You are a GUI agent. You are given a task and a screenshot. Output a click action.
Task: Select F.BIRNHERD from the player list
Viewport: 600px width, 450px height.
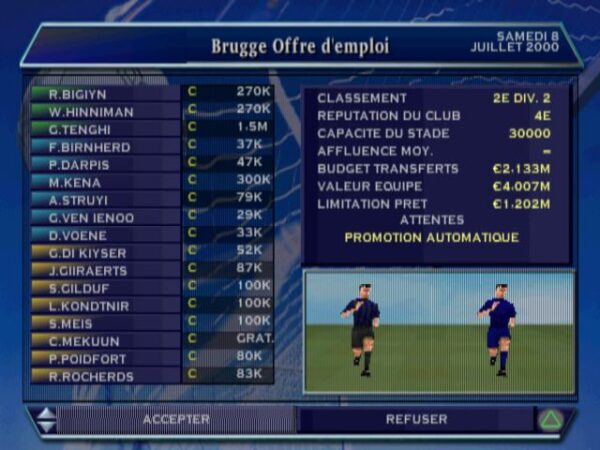pos(150,147)
